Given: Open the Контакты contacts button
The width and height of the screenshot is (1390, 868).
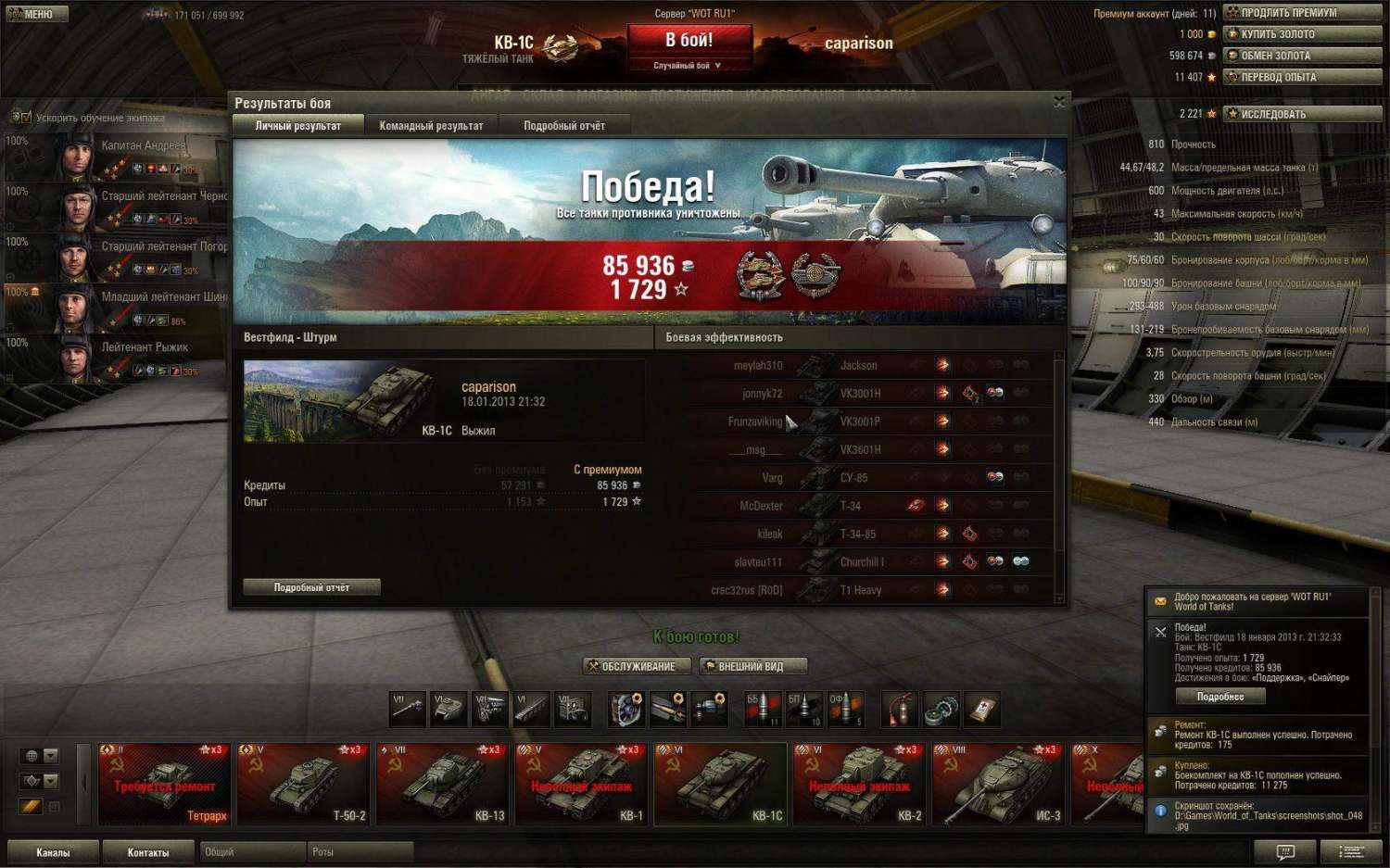Looking at the screenshot, I should (148, 852).
